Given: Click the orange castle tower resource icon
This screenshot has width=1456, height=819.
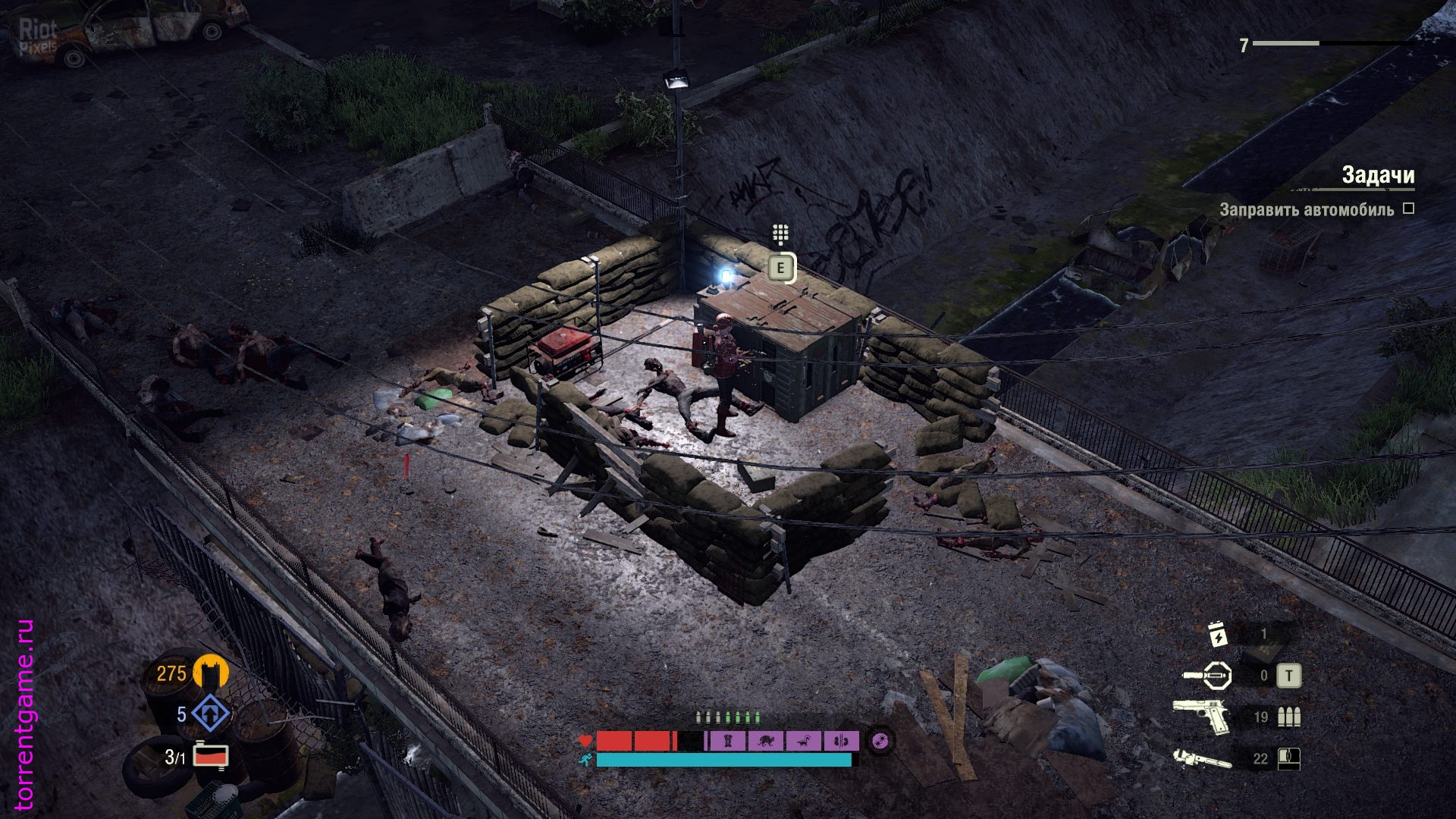Looking at the screenshot, I should tap(211, 673).
